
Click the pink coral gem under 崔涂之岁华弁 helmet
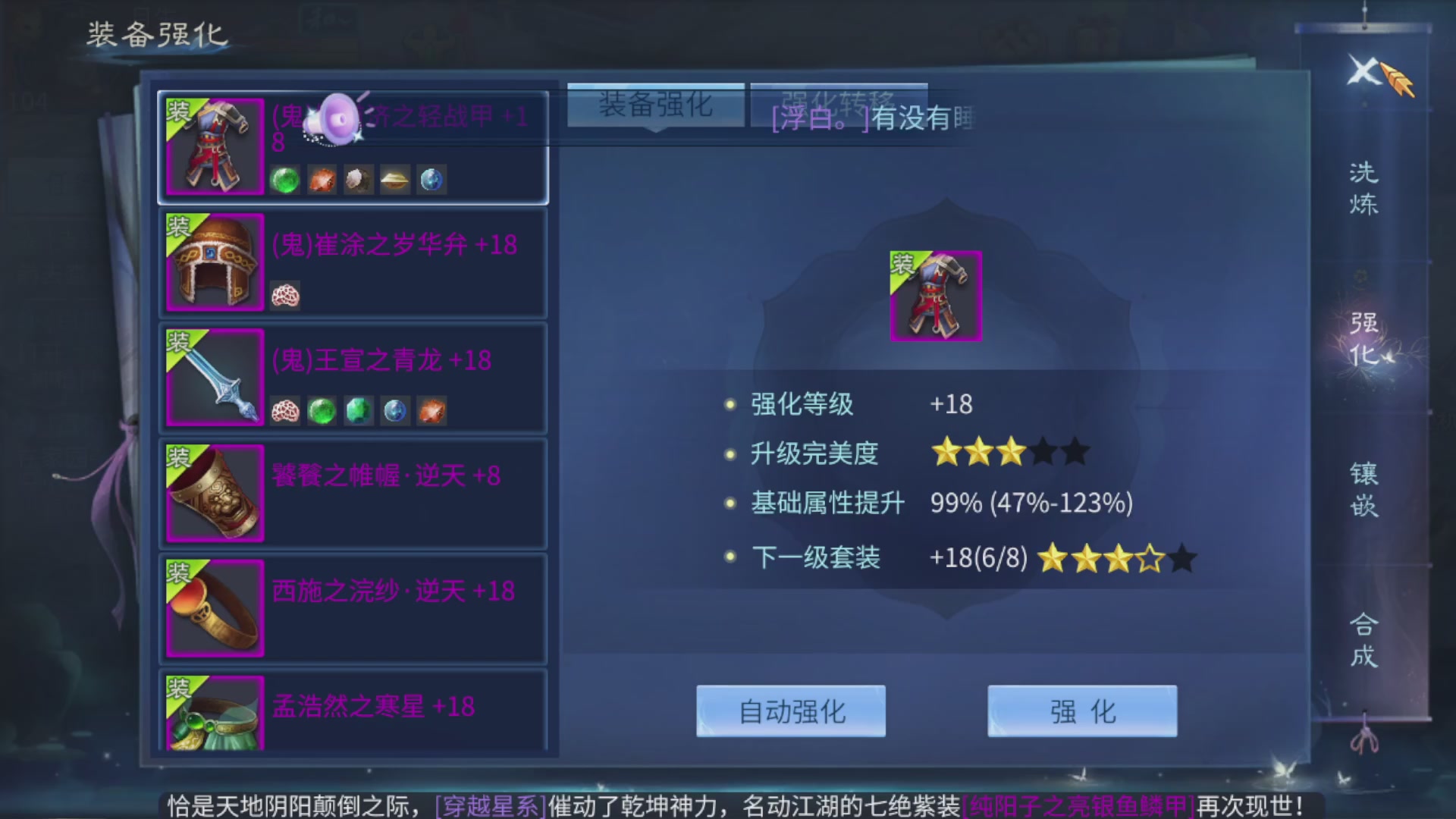tap(284, 296)
